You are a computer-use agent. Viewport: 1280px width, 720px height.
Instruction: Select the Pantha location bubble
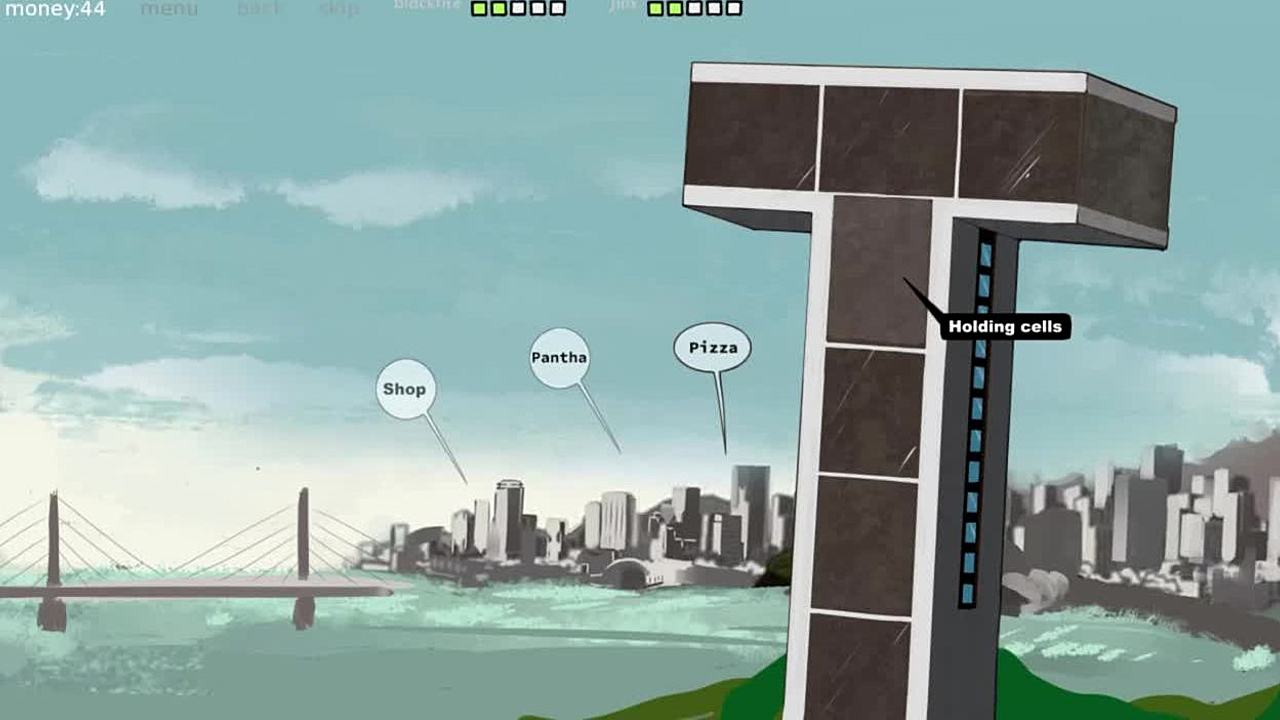click(x=559, y=357)
